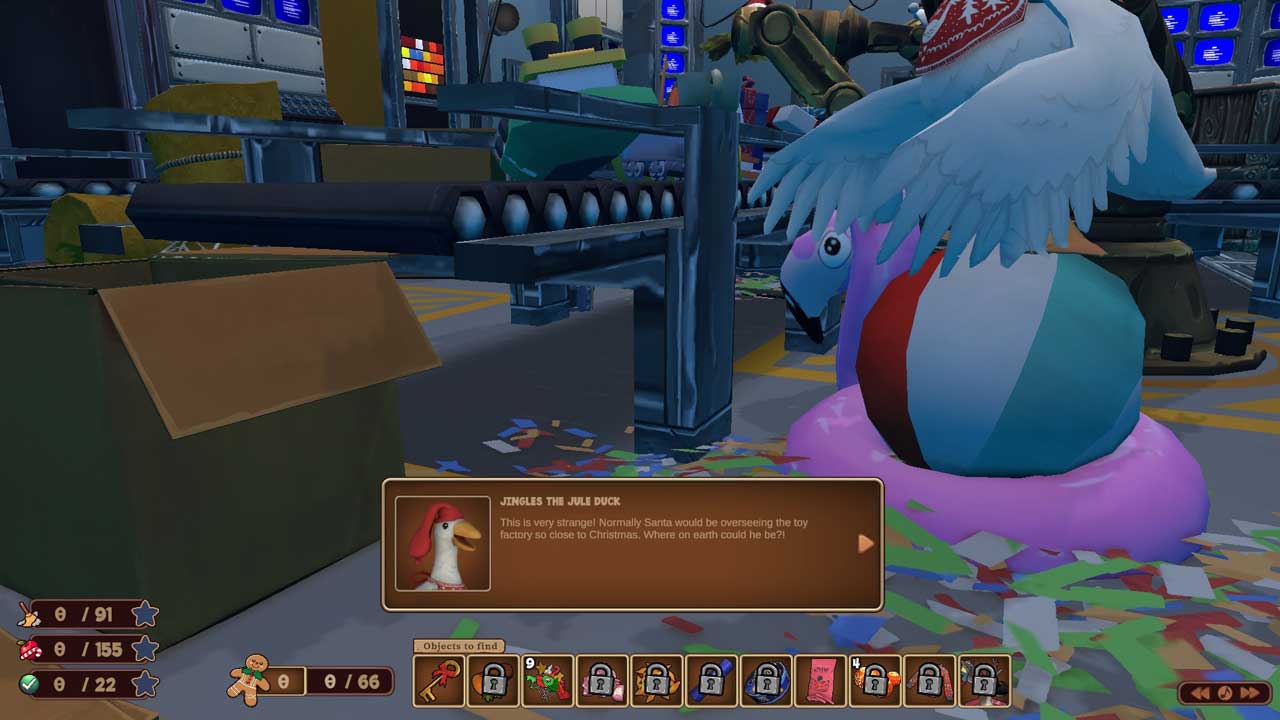
Task: Choose the unlocked pink bag object slot
Action: 820,682
